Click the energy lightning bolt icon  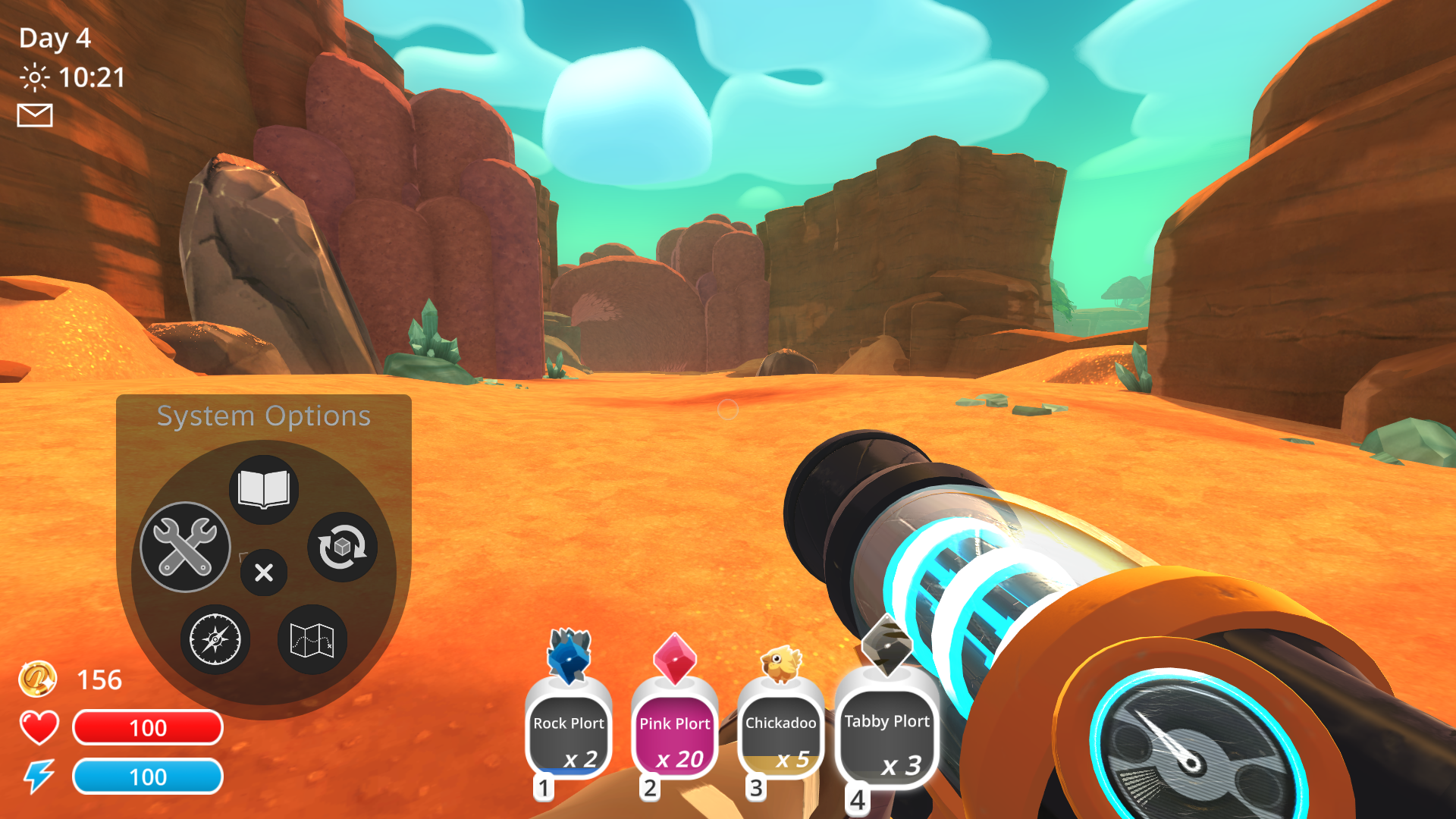(x=39, y=775)
